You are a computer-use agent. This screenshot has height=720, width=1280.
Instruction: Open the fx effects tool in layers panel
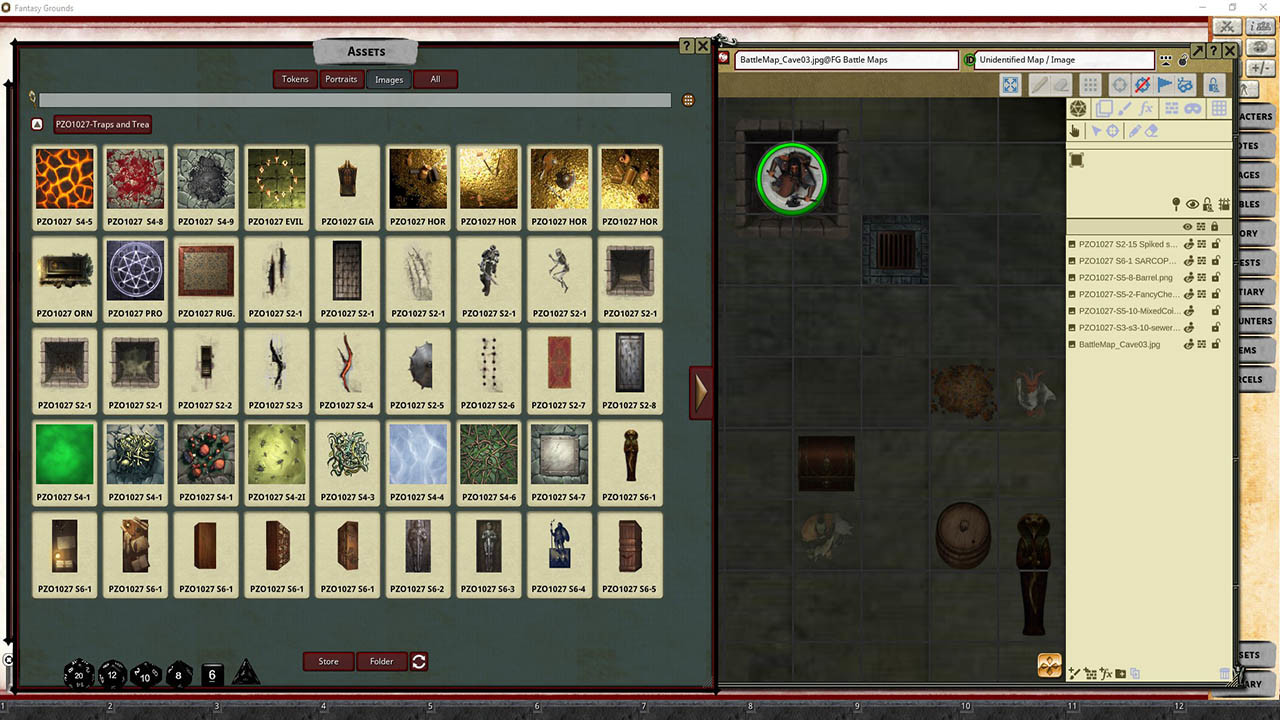pyautogui.click(x=1147, y=109)
